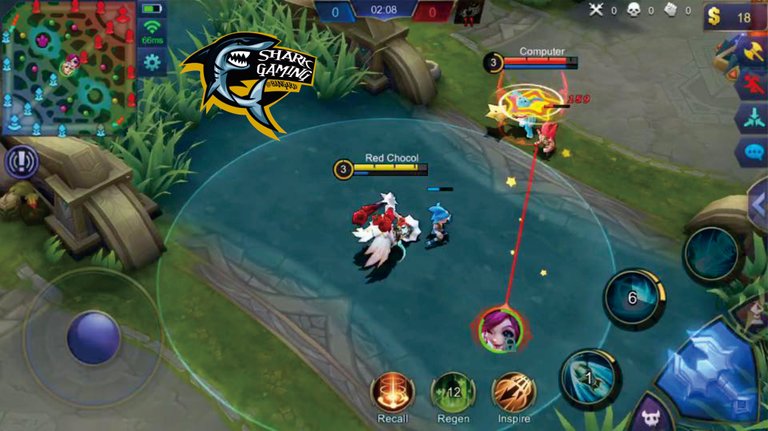Send the triple-arrow gather signal
This screenshot has width=768, height=431.
click(x=752, y=118)
